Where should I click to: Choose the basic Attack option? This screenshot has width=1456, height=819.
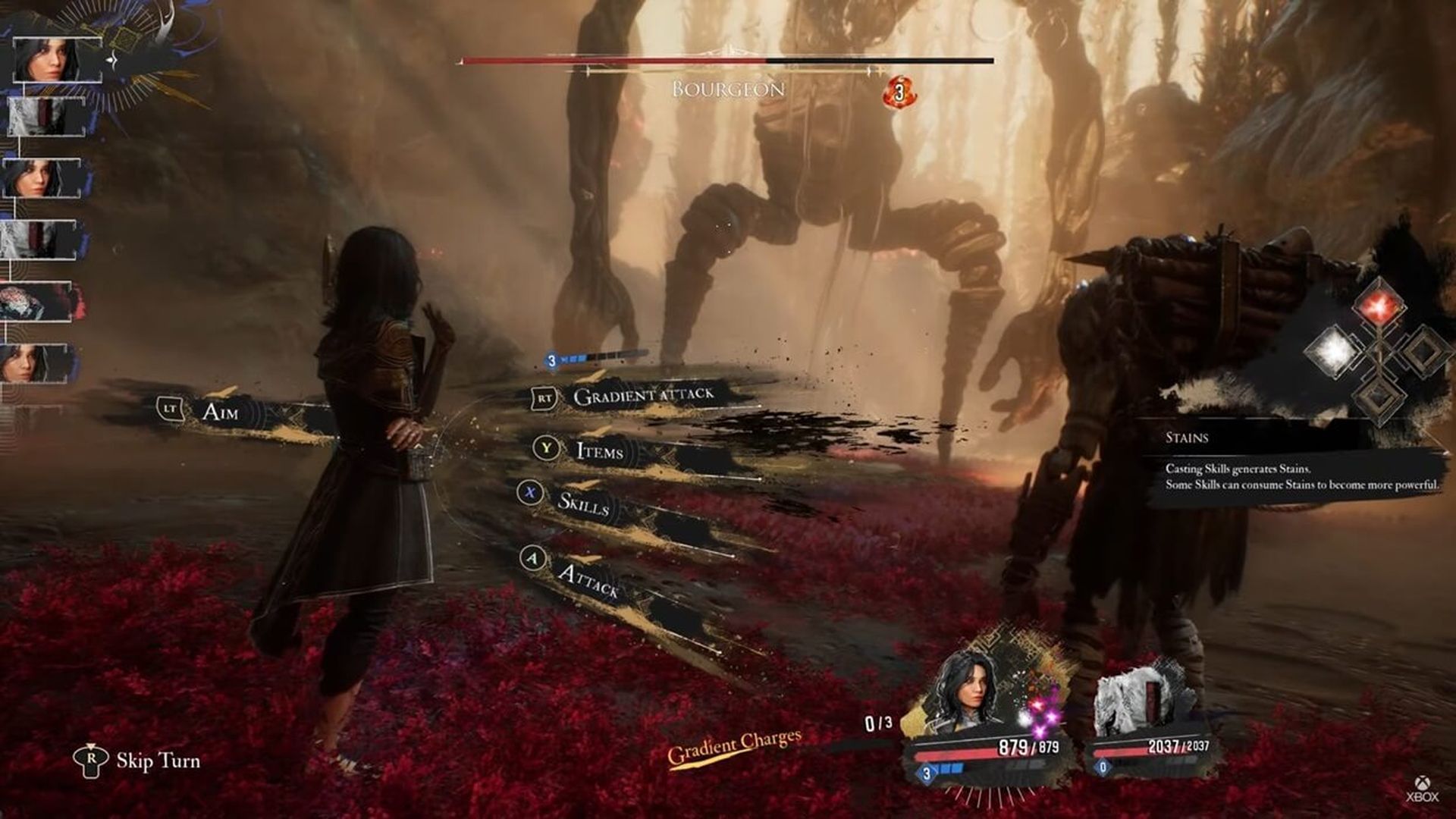tap(588, 580)
